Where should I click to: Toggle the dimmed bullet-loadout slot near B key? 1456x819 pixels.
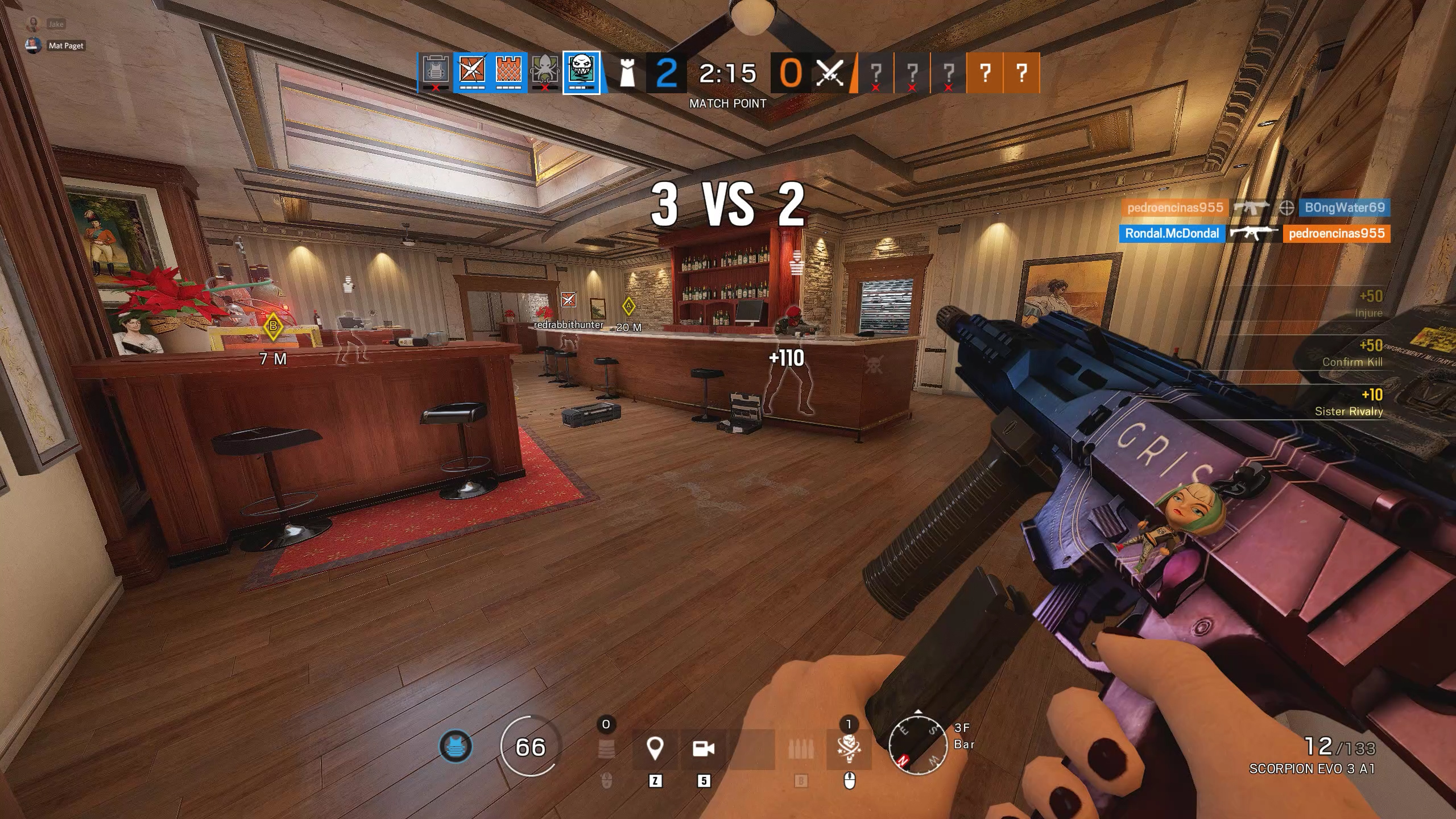pyautogui.click(x=800, y=749)
